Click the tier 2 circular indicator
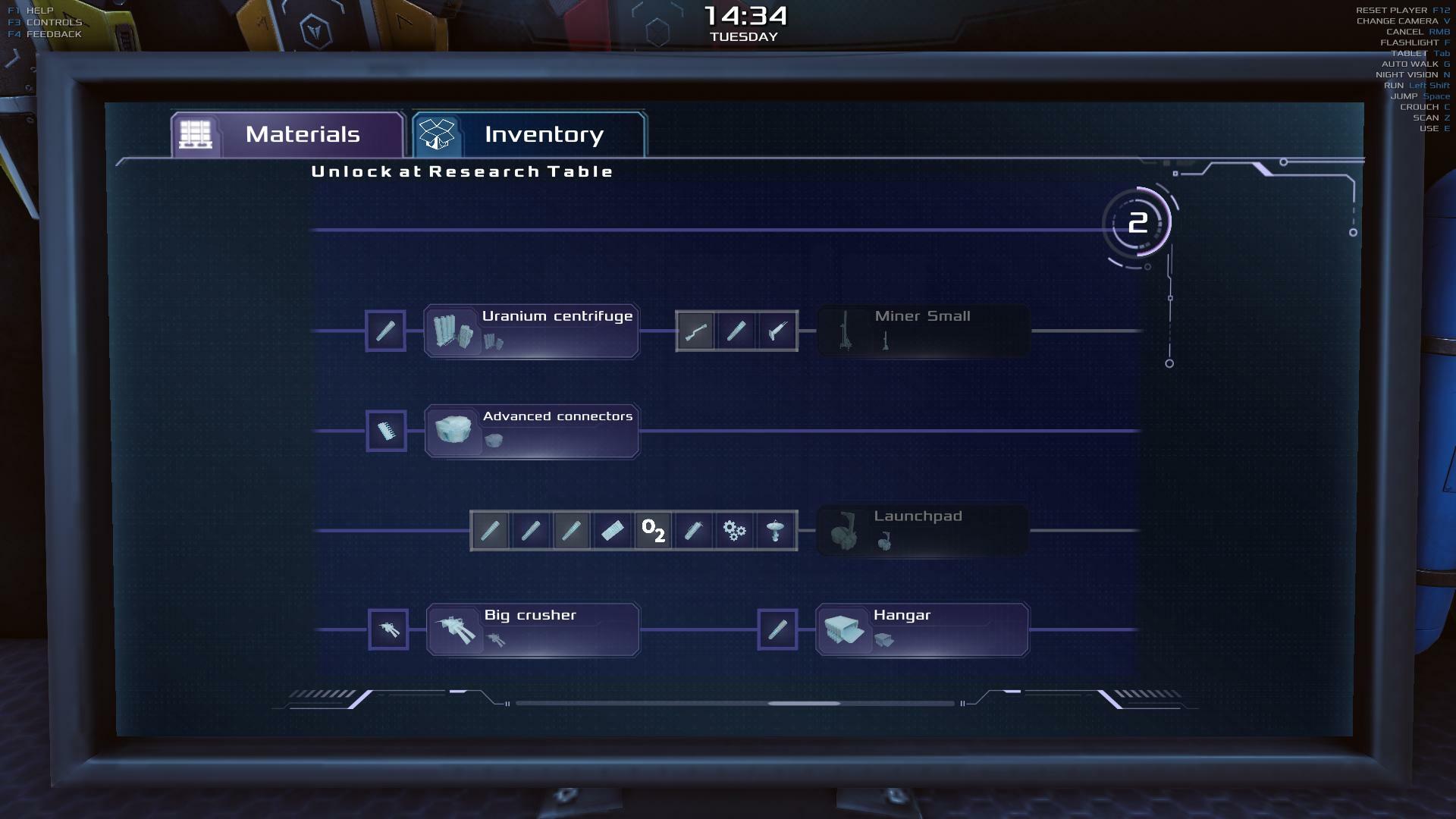 1137,224
